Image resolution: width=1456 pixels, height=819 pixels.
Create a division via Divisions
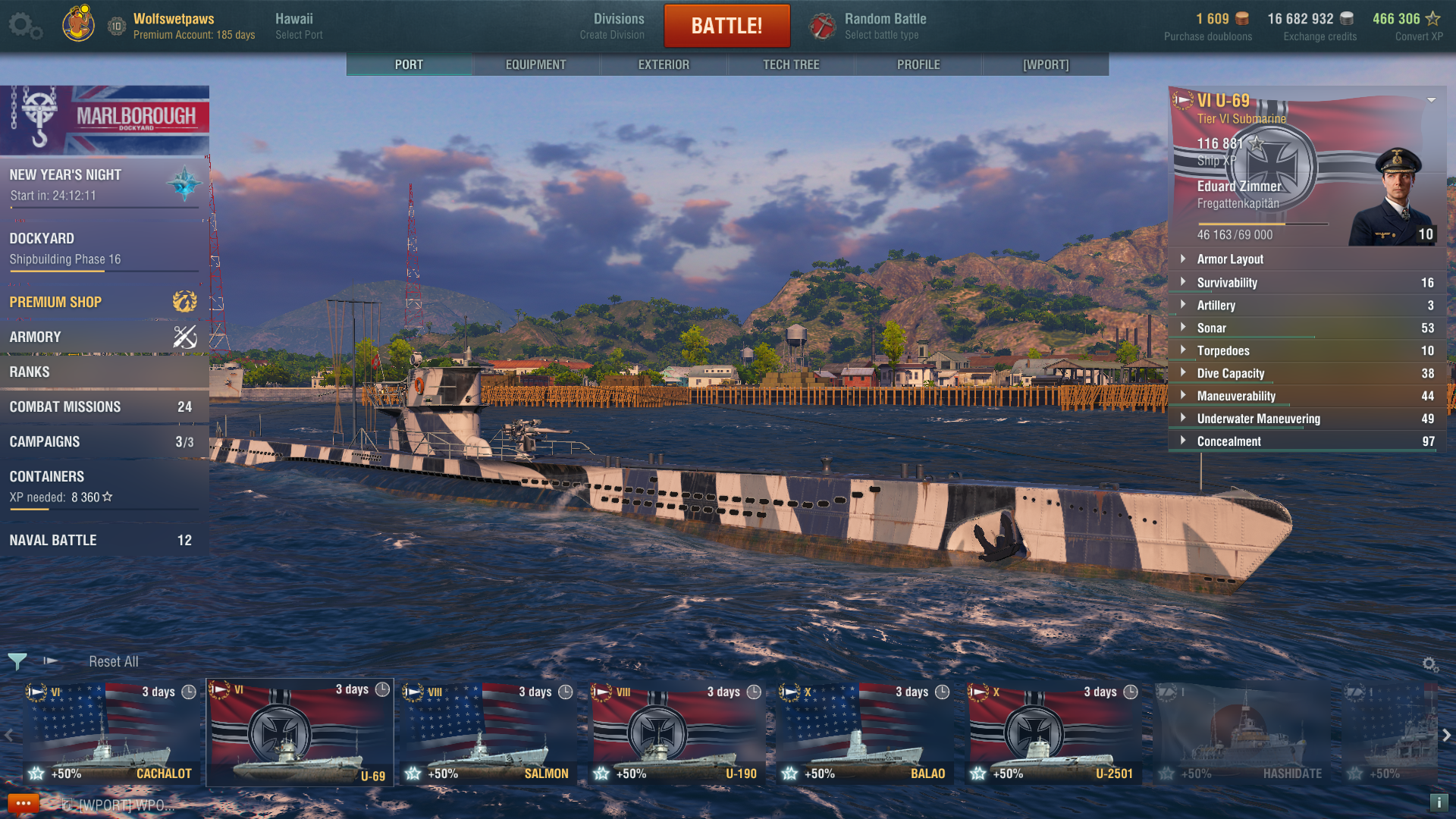[x=618, y=26]
